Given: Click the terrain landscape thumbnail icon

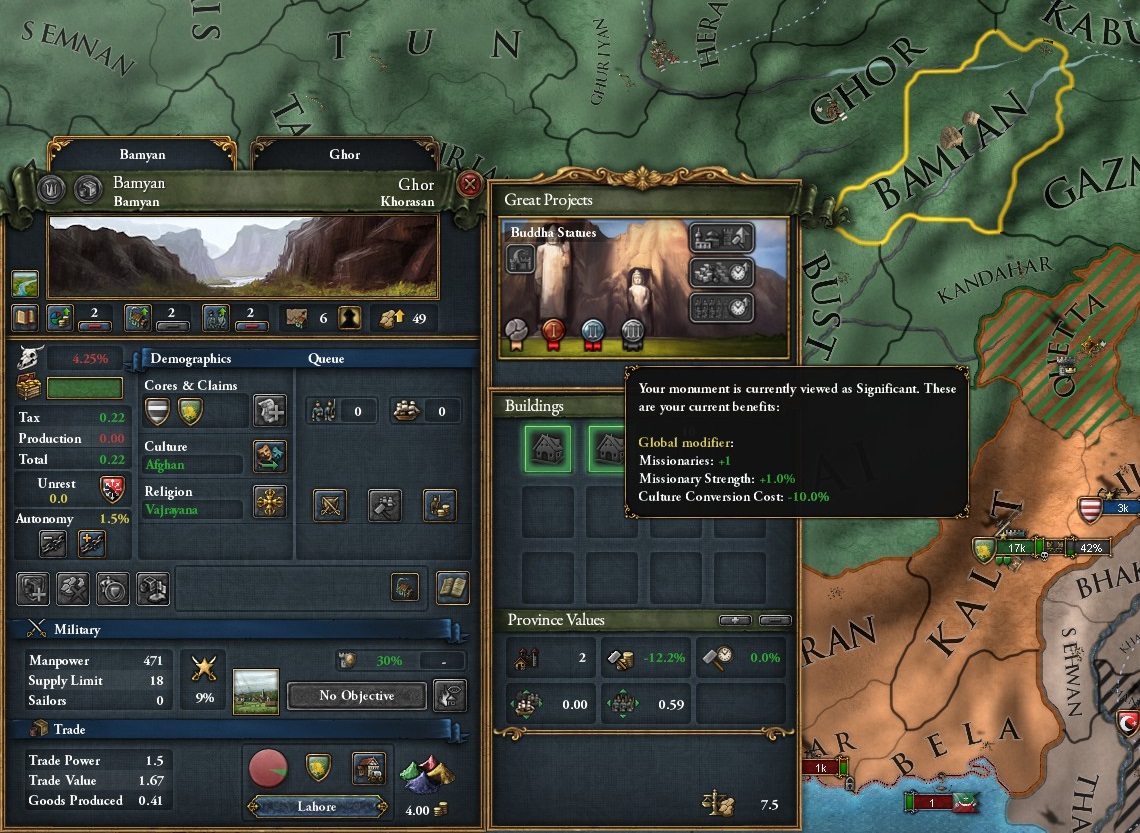Looking at the screenshot, I should coord(25,283).
